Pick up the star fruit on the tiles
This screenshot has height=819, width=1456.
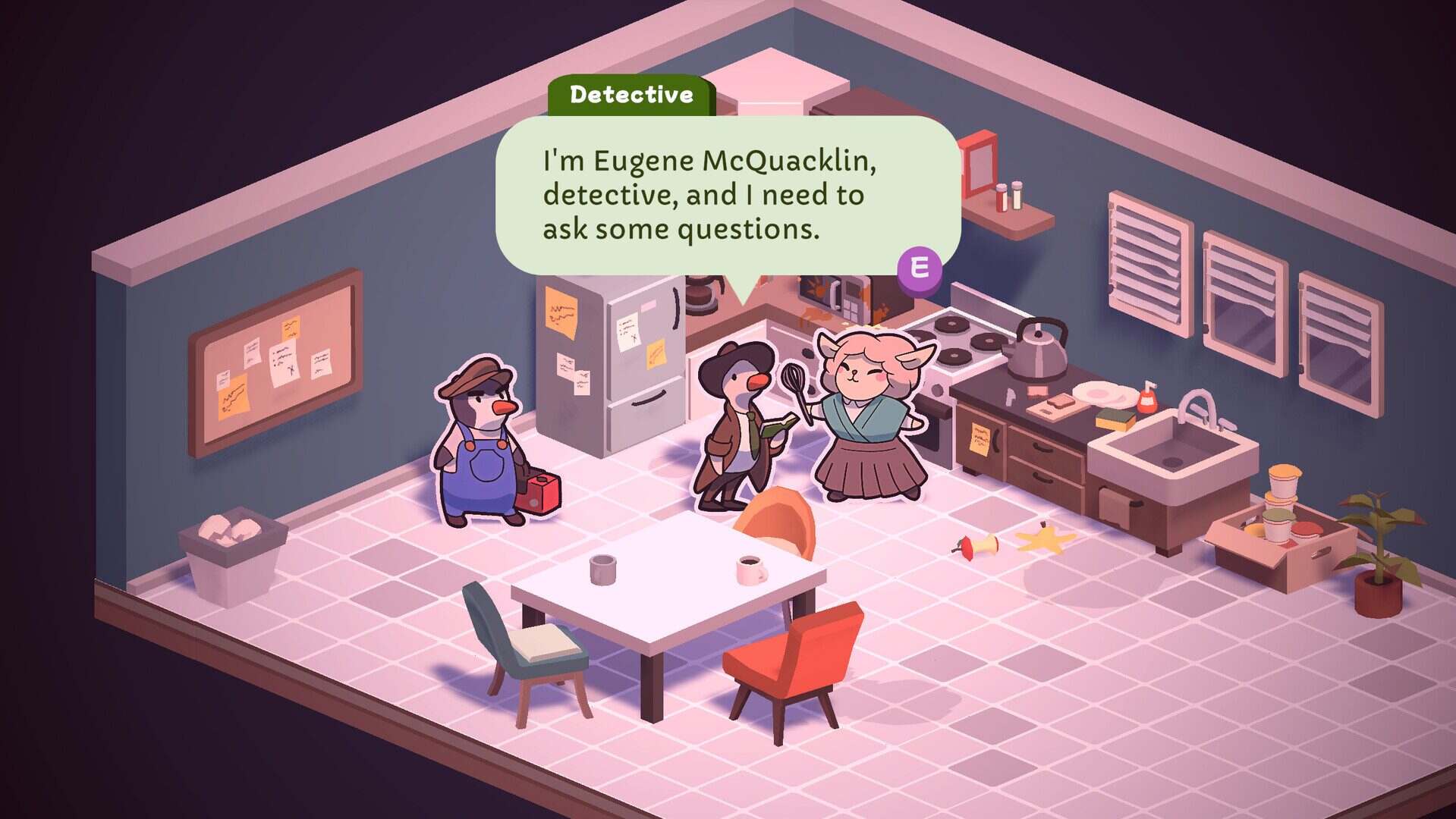click(1046, 540)
